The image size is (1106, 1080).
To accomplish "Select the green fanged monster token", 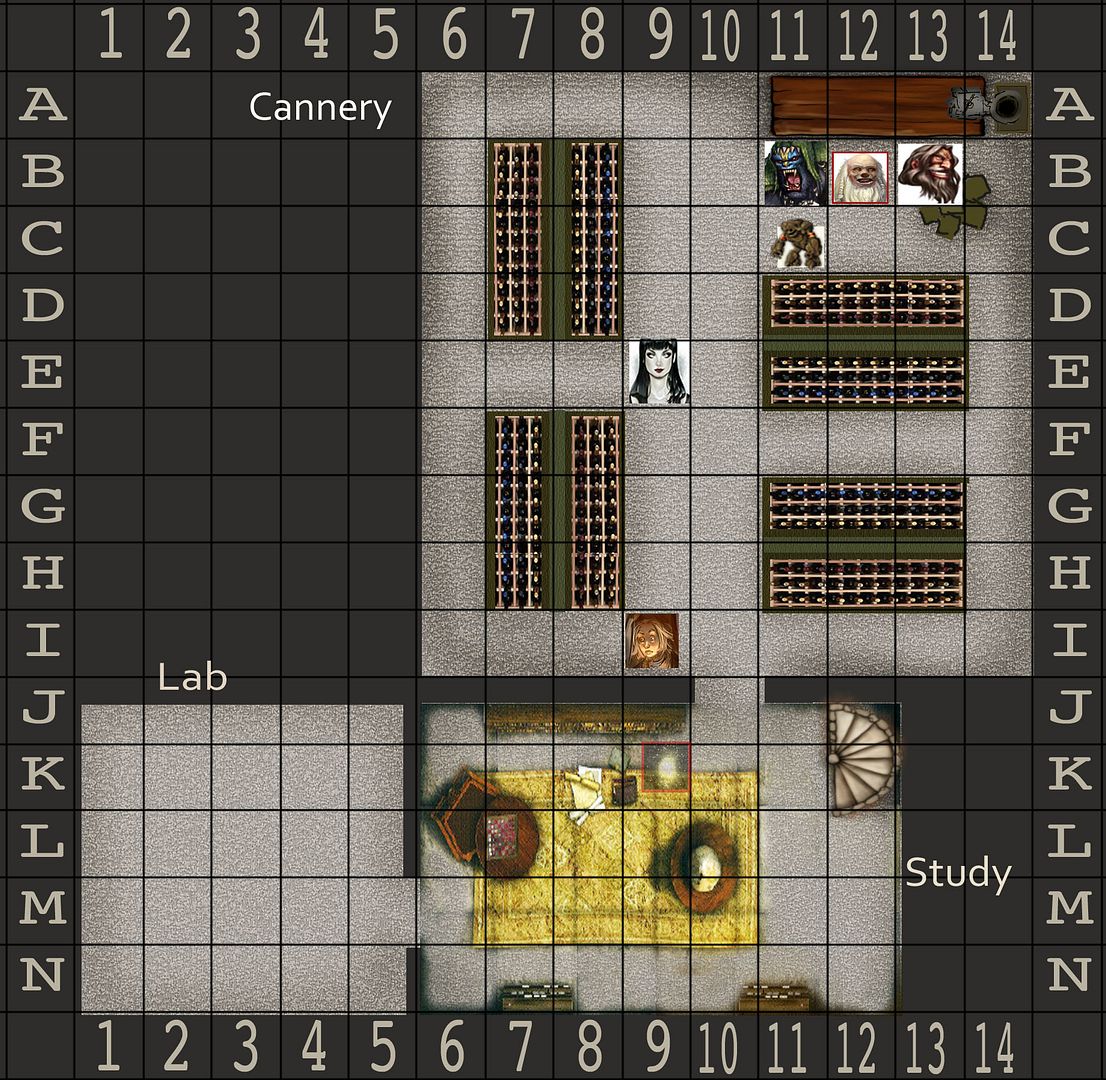I will coord(795,173).
